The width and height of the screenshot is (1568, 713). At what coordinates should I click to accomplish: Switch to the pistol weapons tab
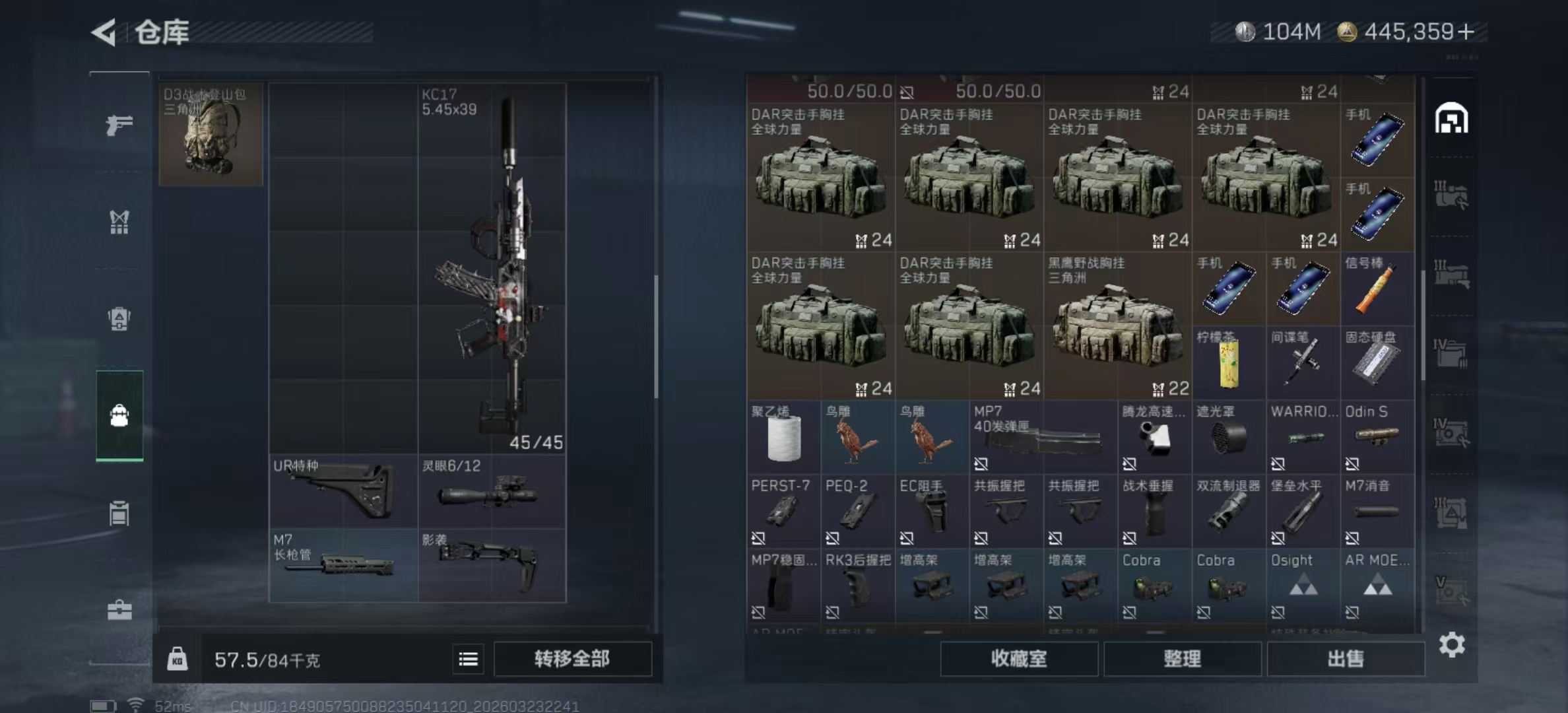pyautogui.click(x=119, y=124)
